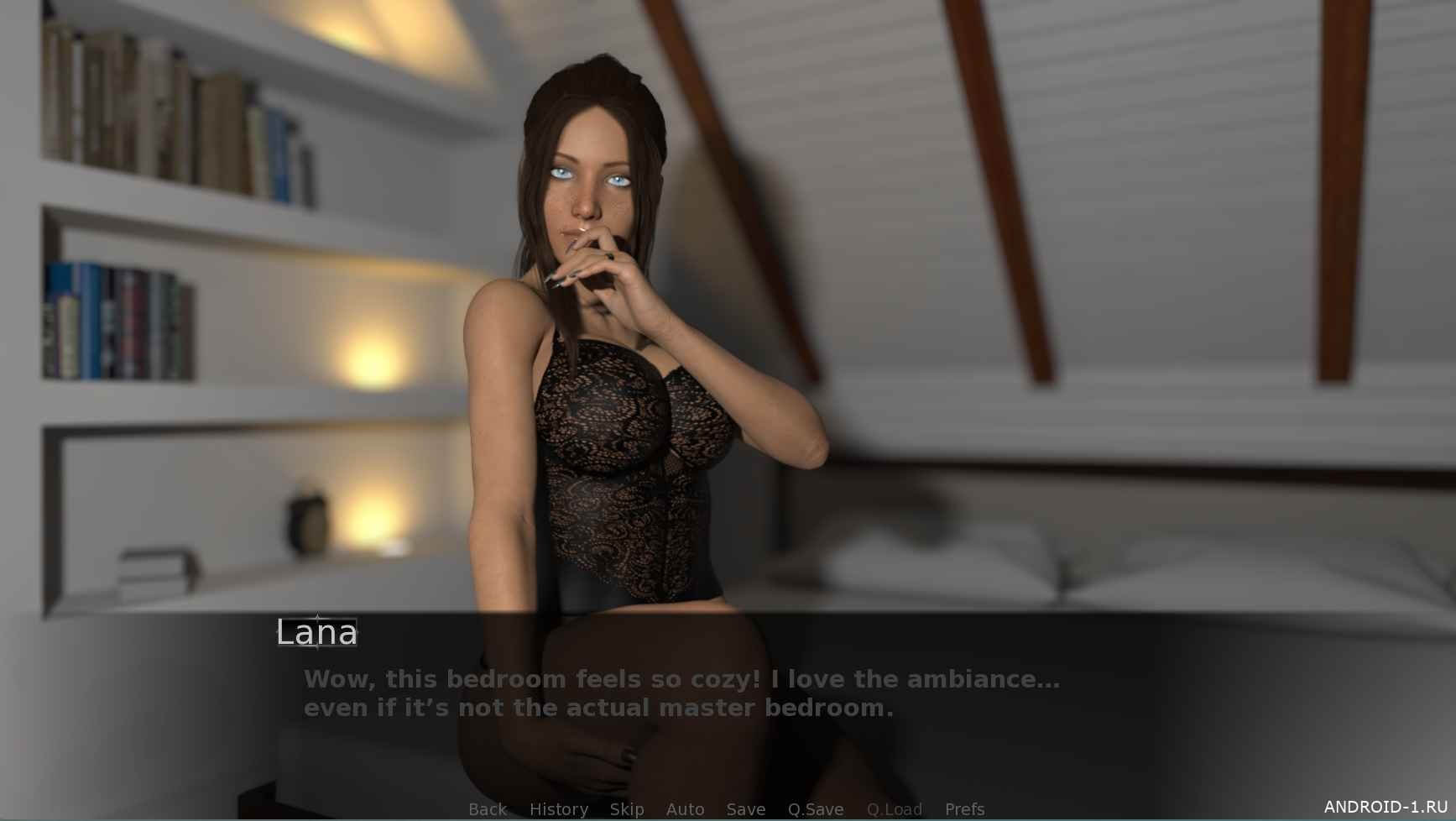Activate Skip in the quick menu

tap(627, 809)
